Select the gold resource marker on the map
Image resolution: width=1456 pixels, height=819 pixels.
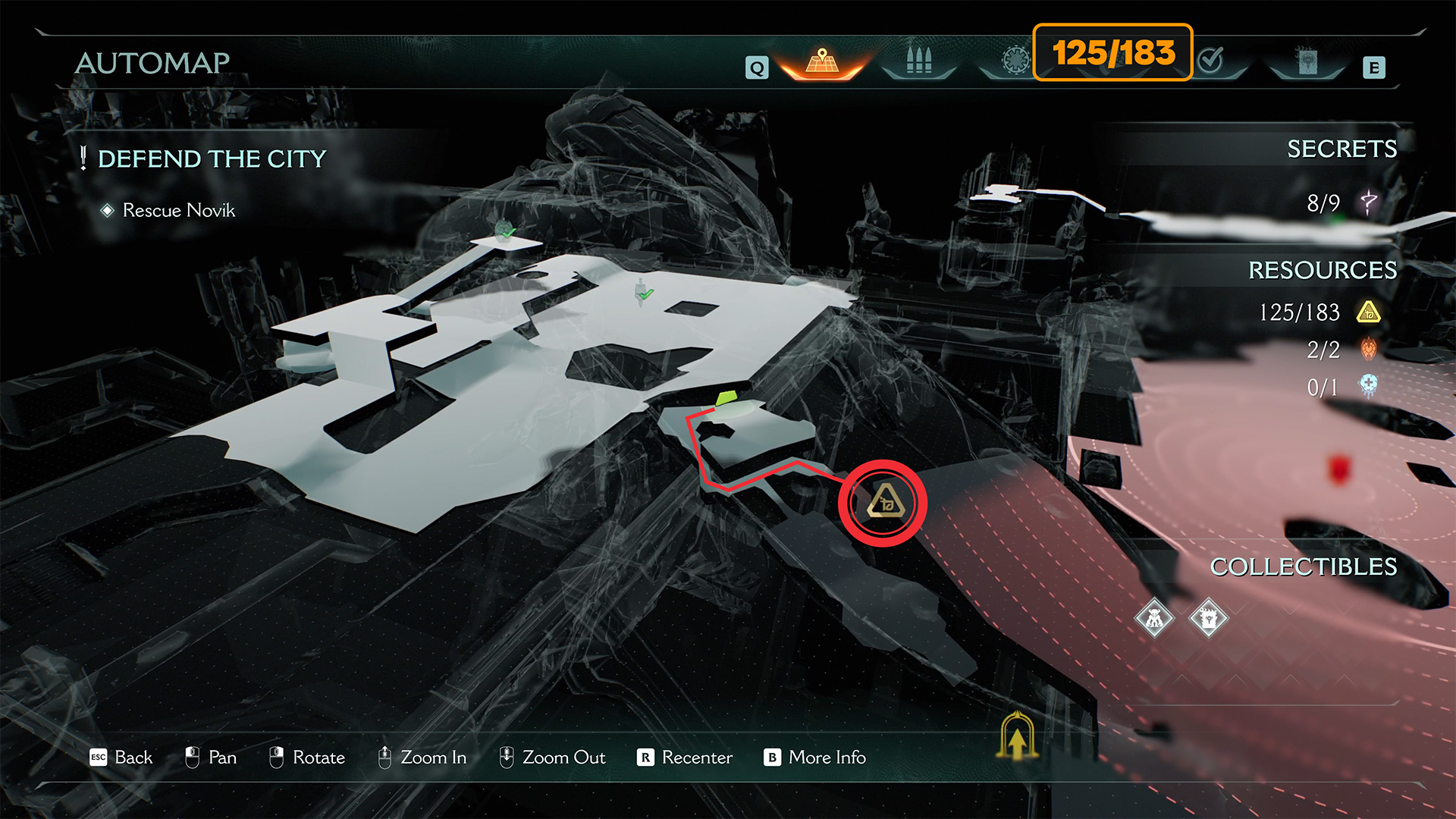coord(884,502)
